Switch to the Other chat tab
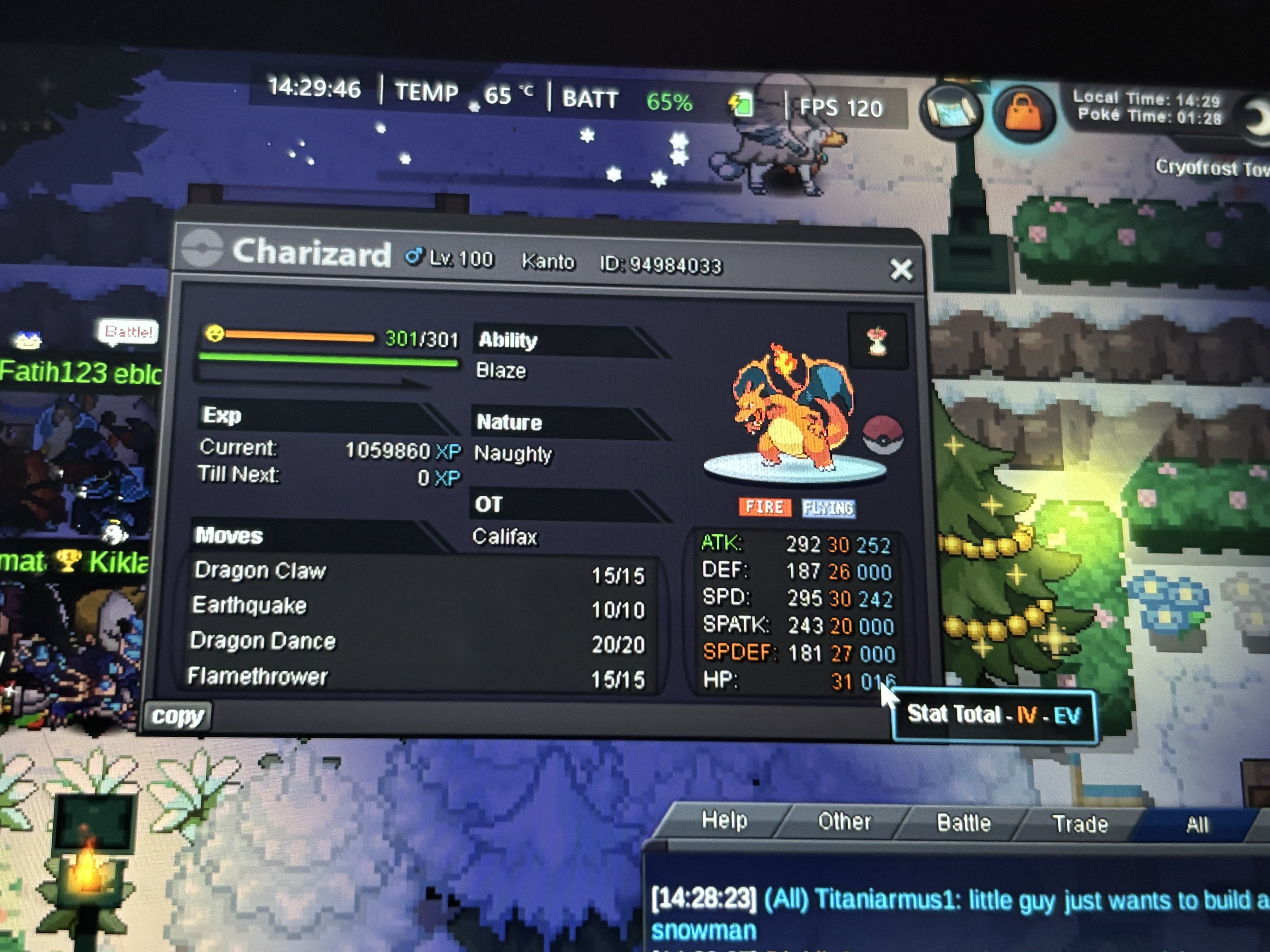The height and width of the screenshot is (952, 1270). click(844, 822)
